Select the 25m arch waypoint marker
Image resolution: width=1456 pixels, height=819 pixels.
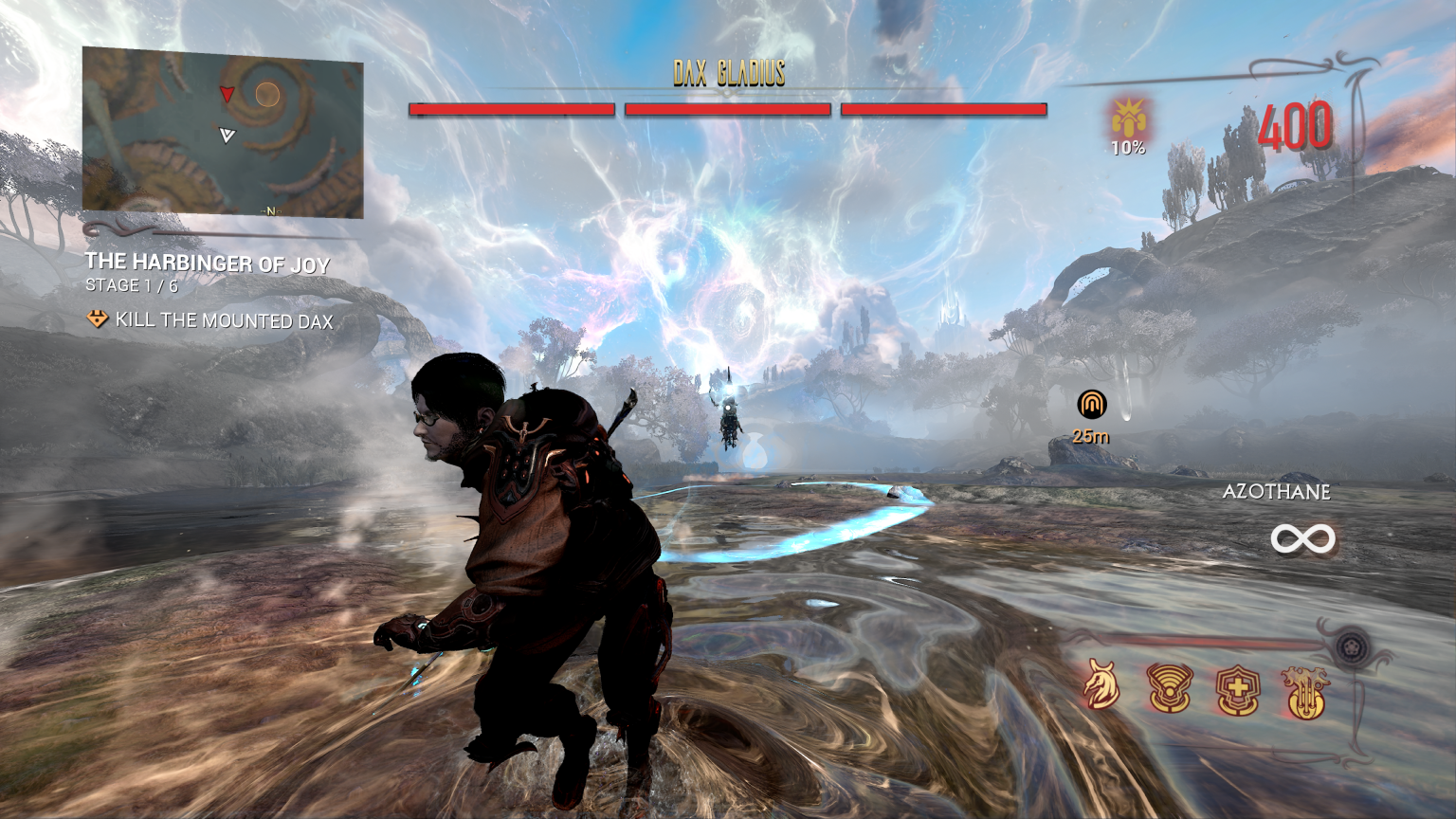1092,406
